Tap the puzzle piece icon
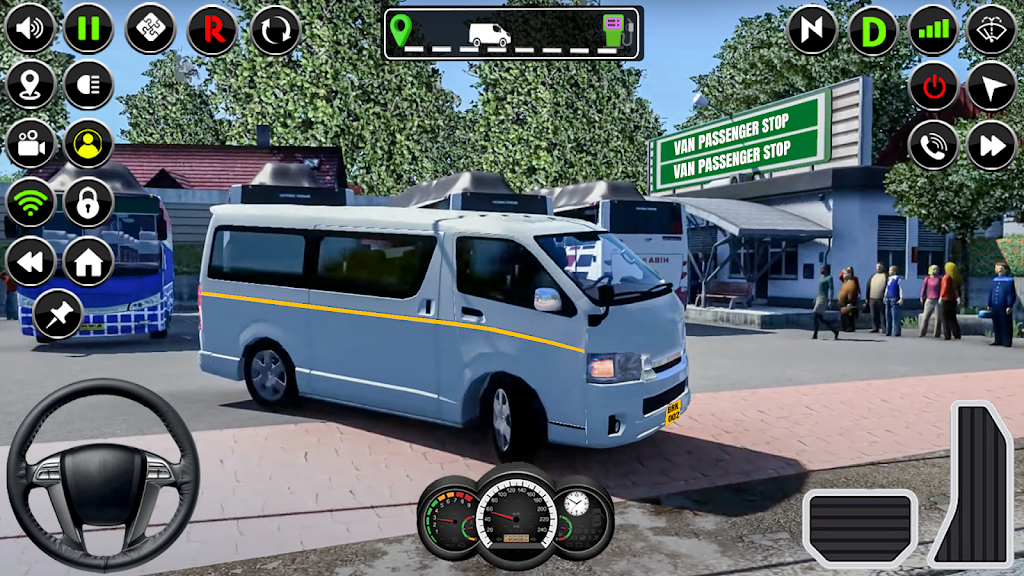The width and height of the screenshot is (1024, 576). point(150,29)
